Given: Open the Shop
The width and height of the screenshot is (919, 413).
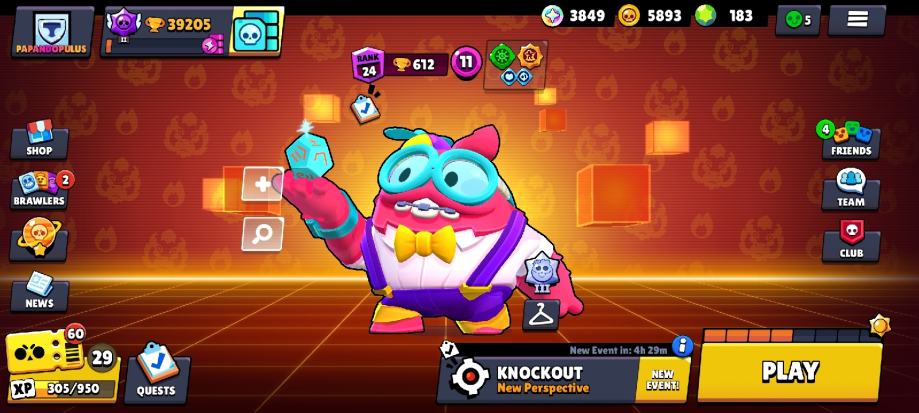Looking at the screenshot, I should pos(38,140).
